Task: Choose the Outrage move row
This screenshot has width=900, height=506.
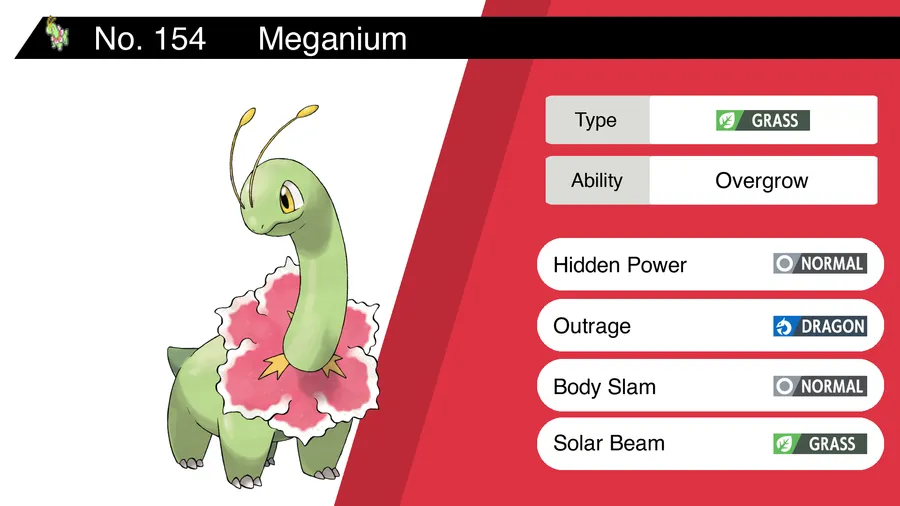Action: click(710, 326)
